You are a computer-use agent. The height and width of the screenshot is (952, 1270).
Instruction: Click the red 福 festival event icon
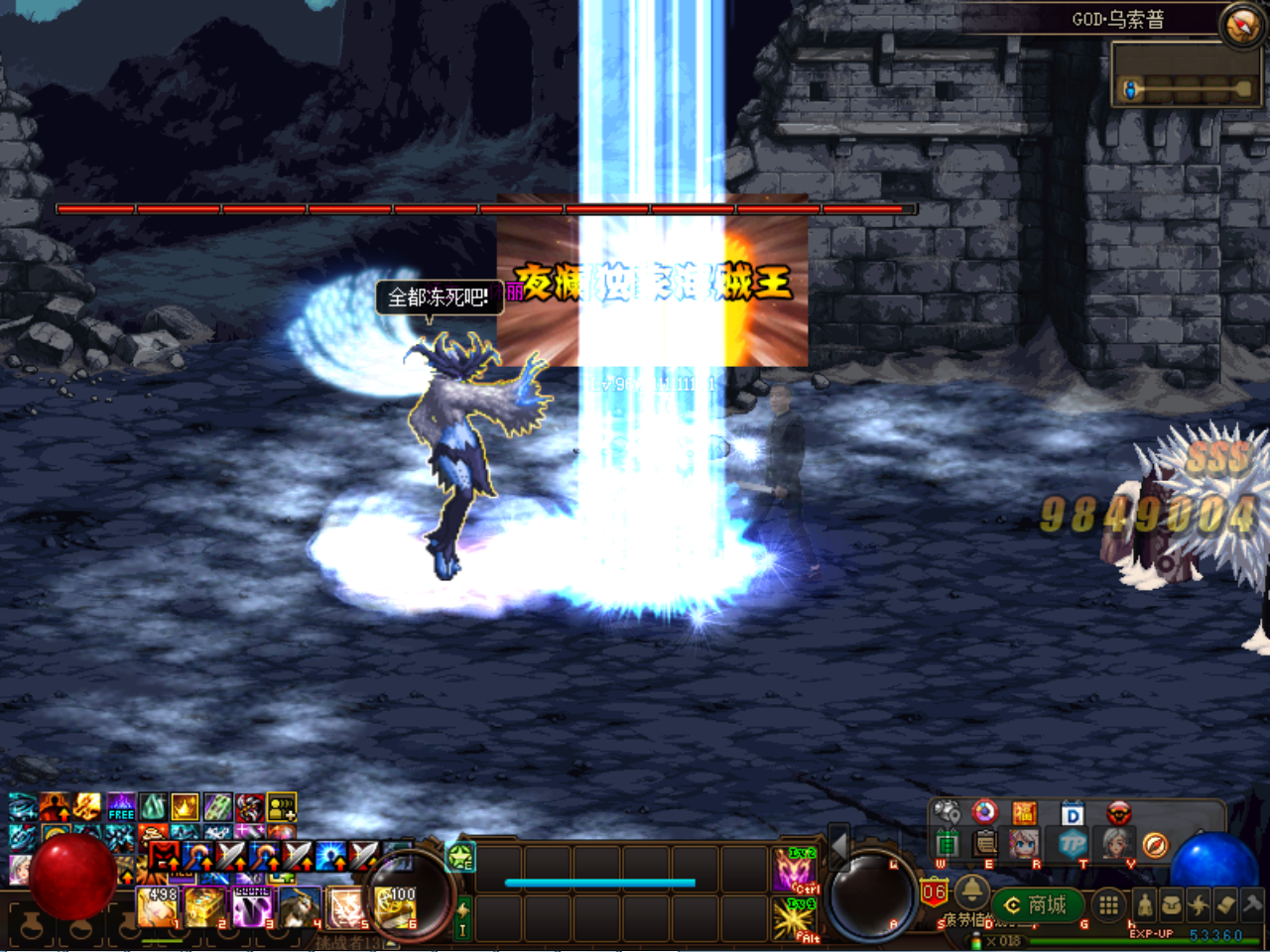[1025, 812]
